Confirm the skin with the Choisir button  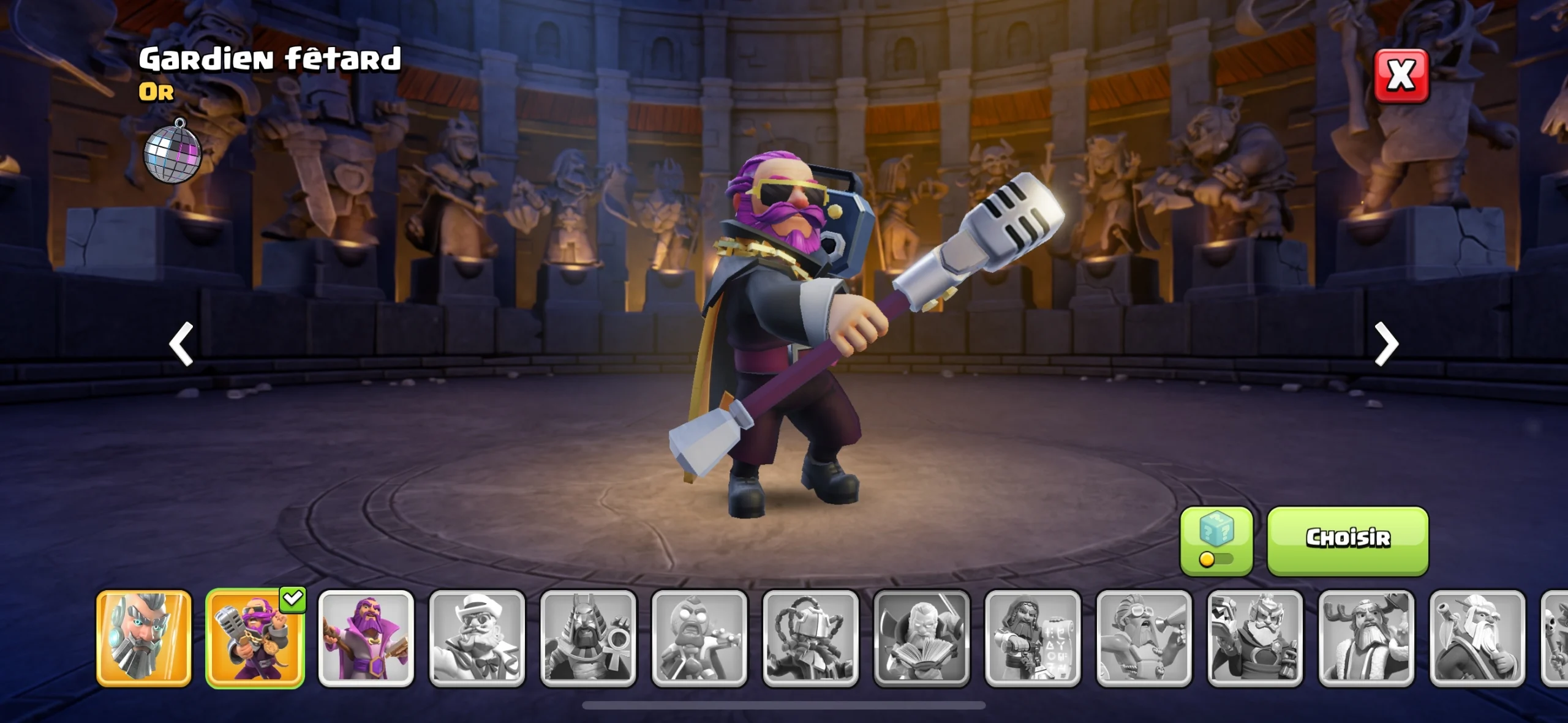pos(1347,540)
